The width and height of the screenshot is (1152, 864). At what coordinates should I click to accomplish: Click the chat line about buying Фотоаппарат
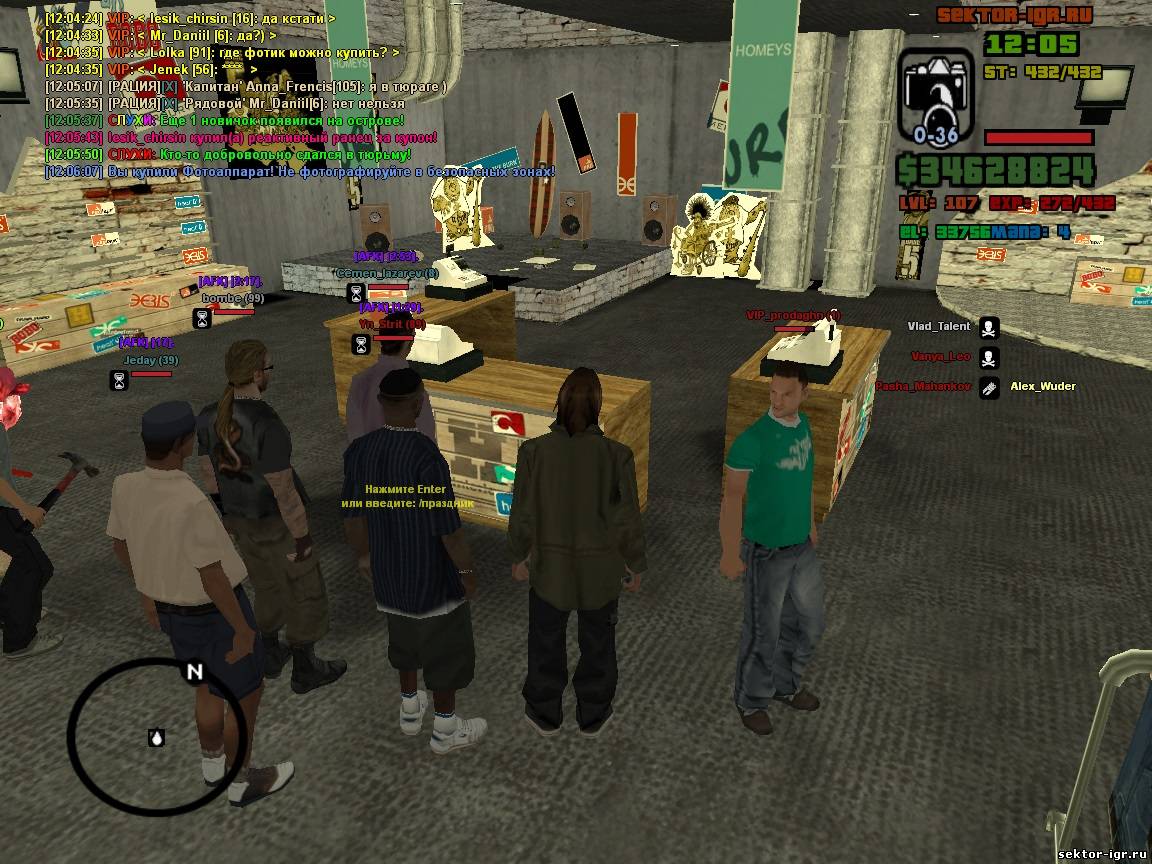click(300, 172)
